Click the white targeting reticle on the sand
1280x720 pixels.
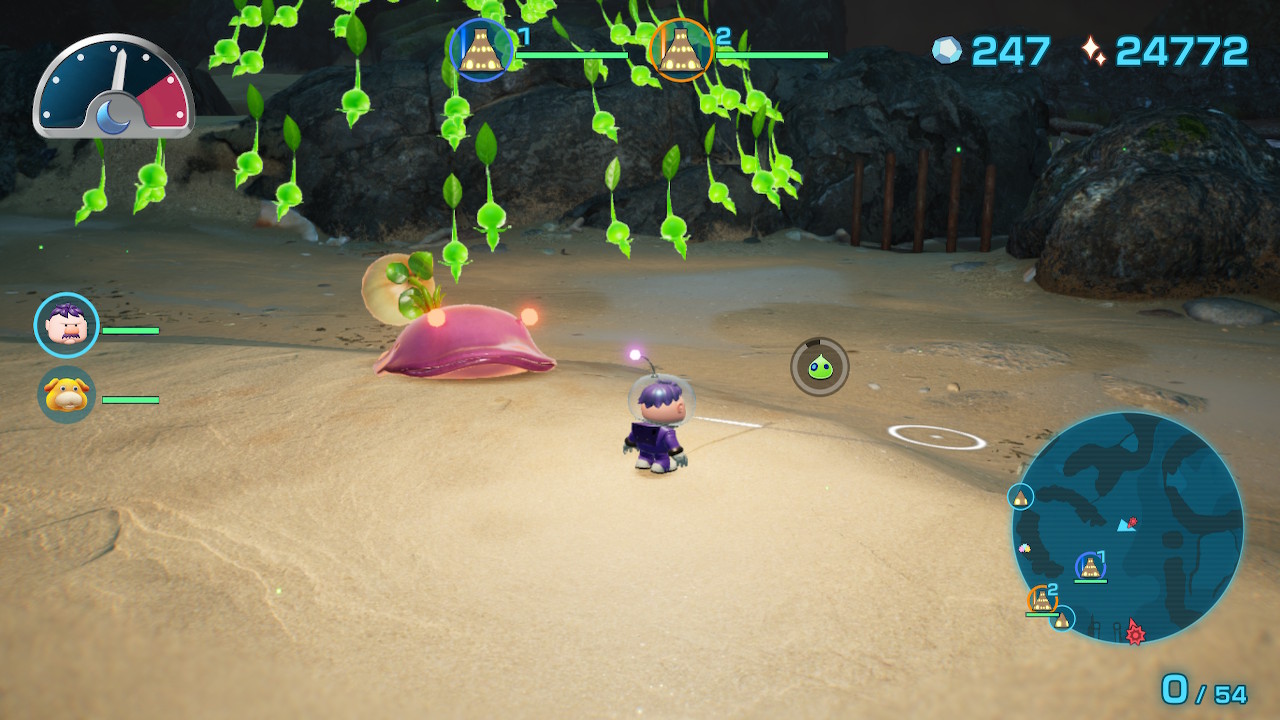[937, 436]
